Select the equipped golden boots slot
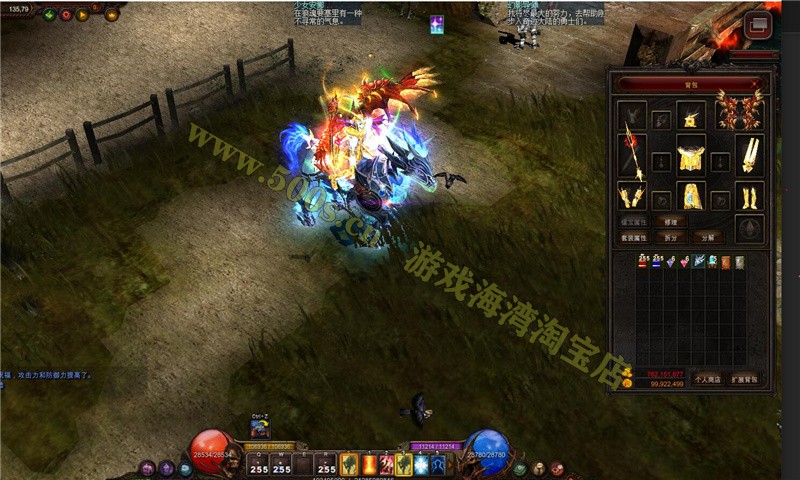 [x=748, y=195]
